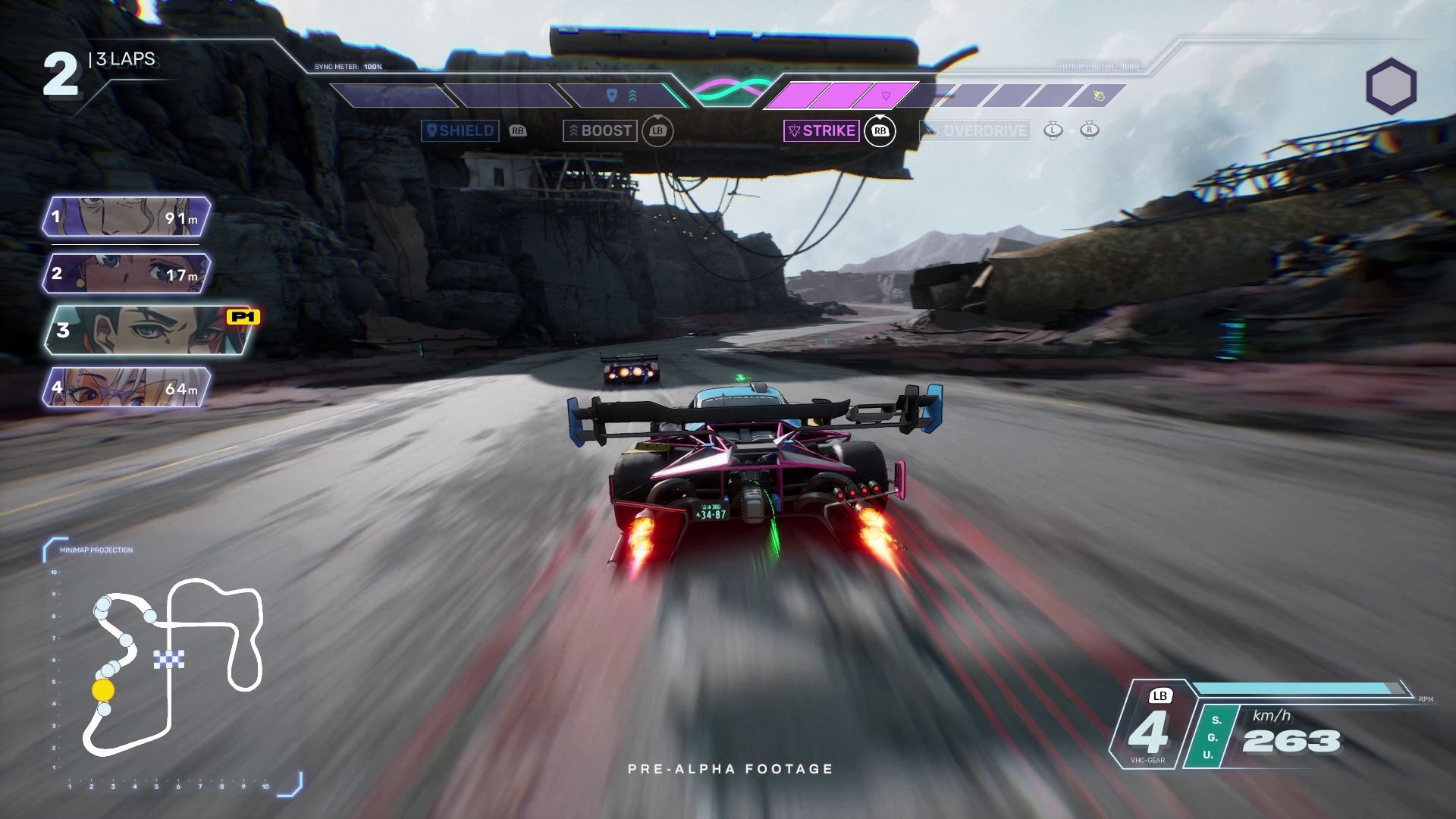1456x819 pixels.
Task: Click the hexagon icon in the corner
Action: coord(1391,86)
